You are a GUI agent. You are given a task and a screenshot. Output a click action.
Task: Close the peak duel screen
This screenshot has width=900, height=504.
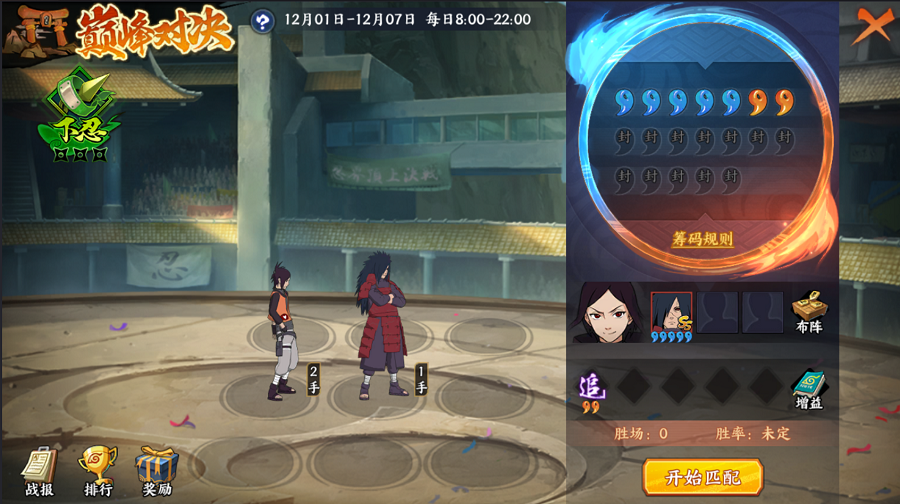point(873,24)
